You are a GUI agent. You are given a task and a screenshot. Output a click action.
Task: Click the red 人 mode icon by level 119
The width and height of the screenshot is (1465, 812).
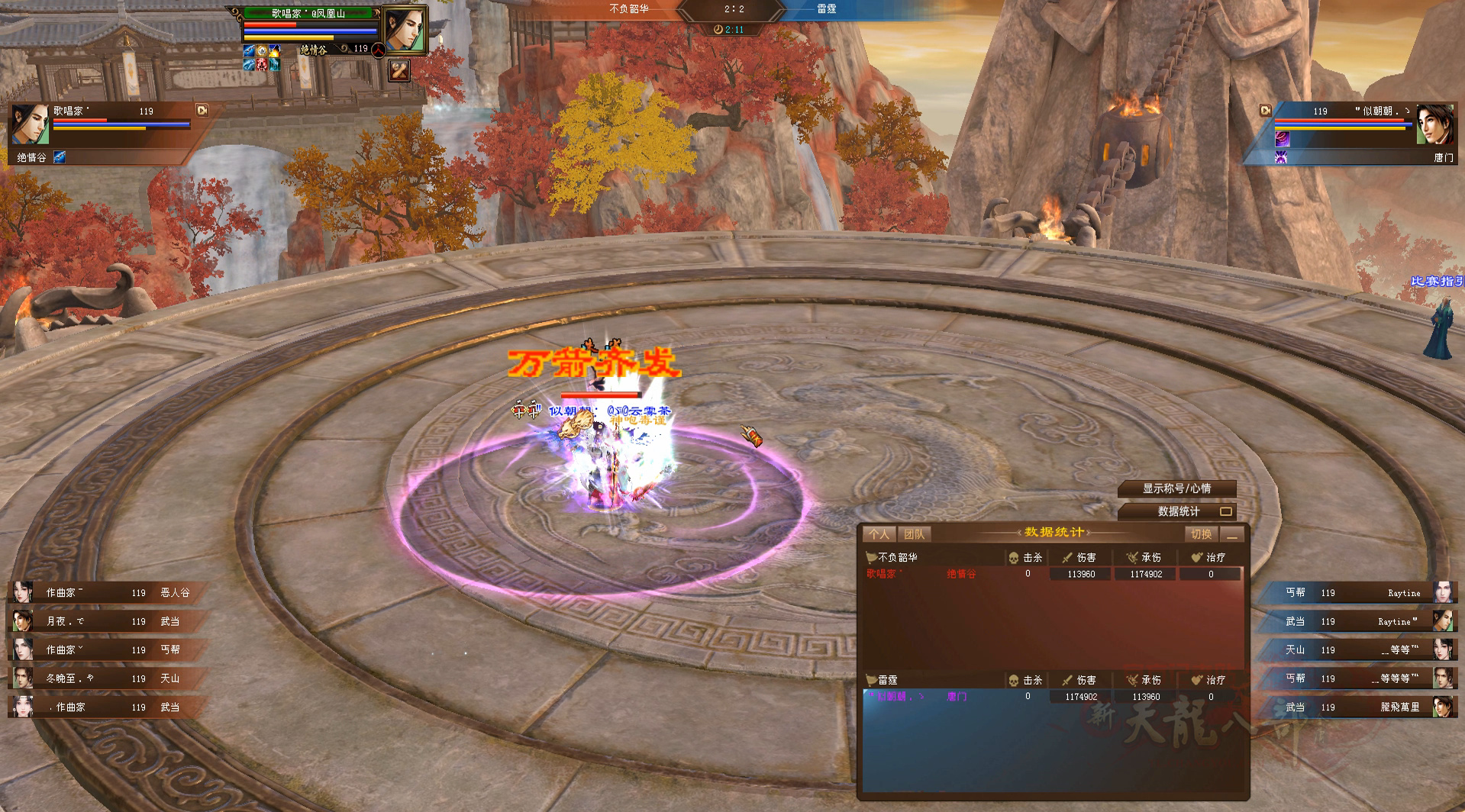pos(378,49)
